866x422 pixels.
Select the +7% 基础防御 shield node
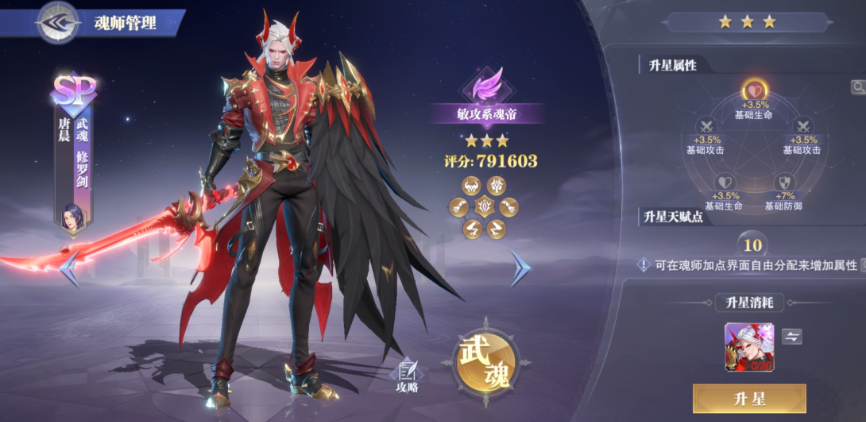[x=783, y=183]
